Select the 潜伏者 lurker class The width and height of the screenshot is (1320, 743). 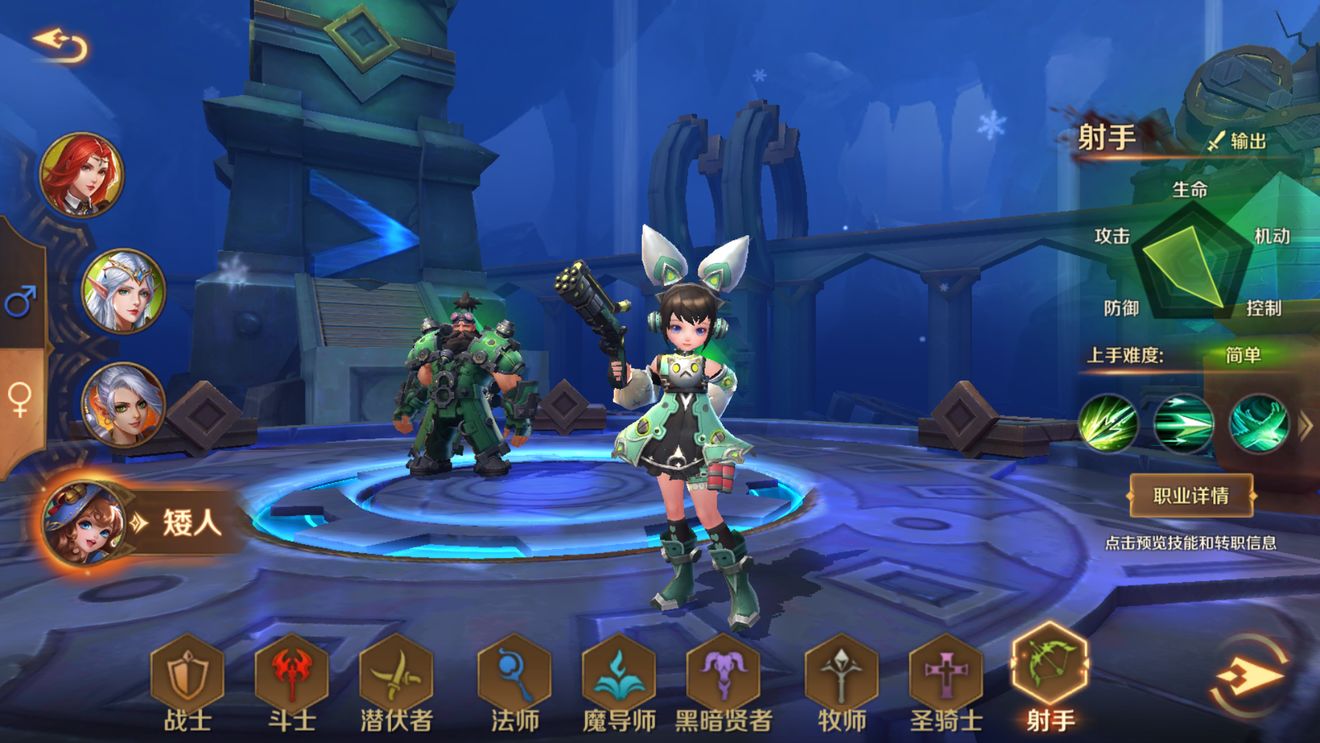pyautogui.click(x=396, y=672)
